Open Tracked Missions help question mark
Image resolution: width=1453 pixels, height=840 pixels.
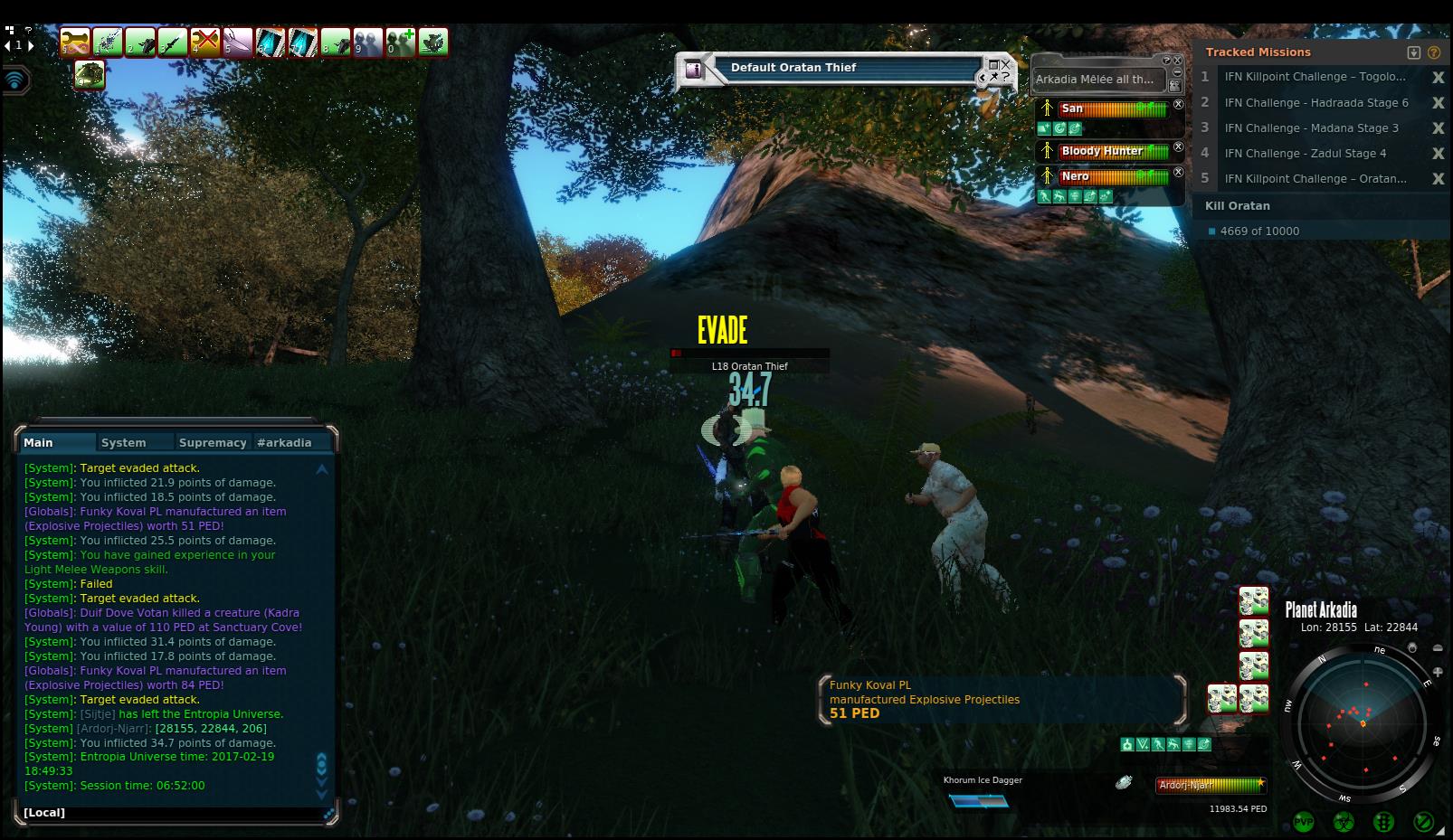(1434, 52)
